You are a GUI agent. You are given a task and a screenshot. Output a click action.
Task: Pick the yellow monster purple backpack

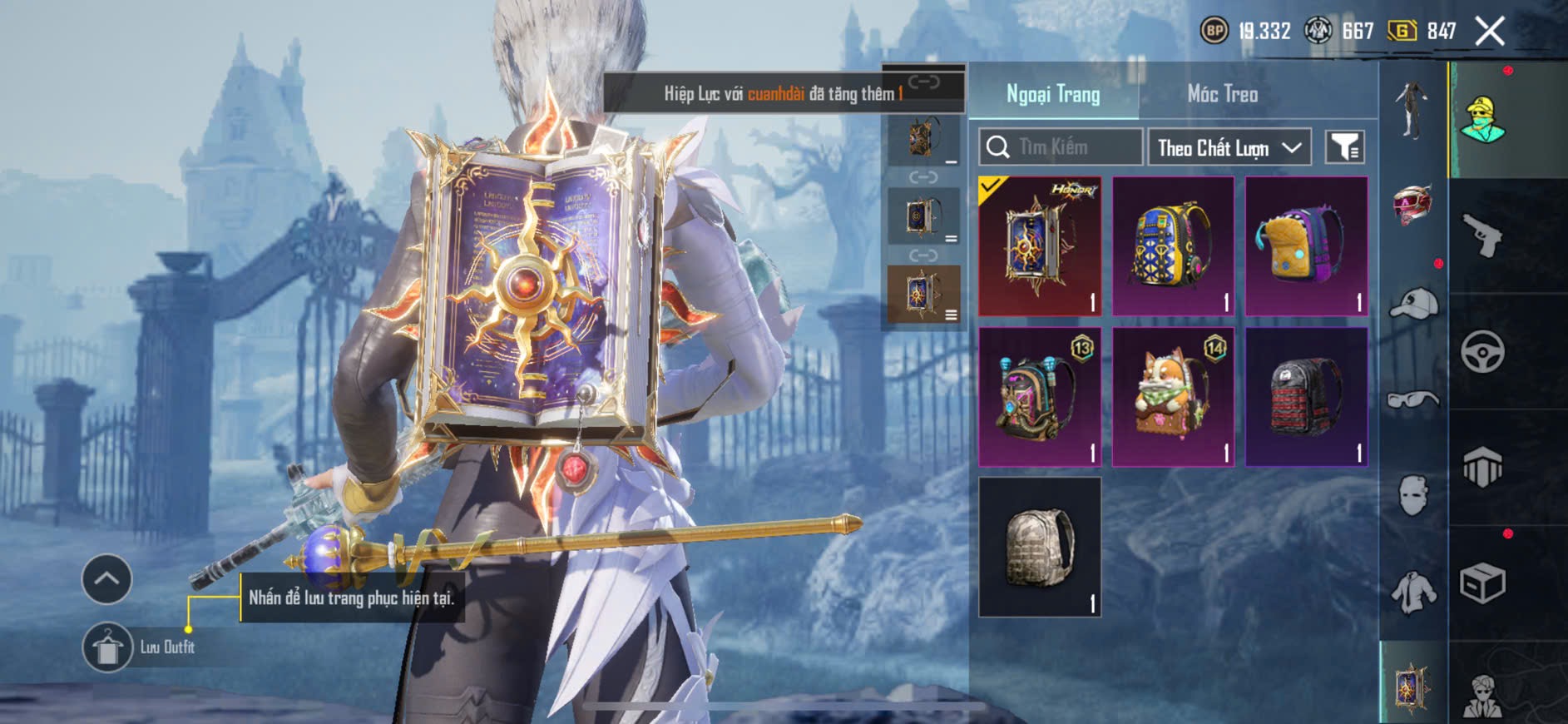tap(1306, 246)
